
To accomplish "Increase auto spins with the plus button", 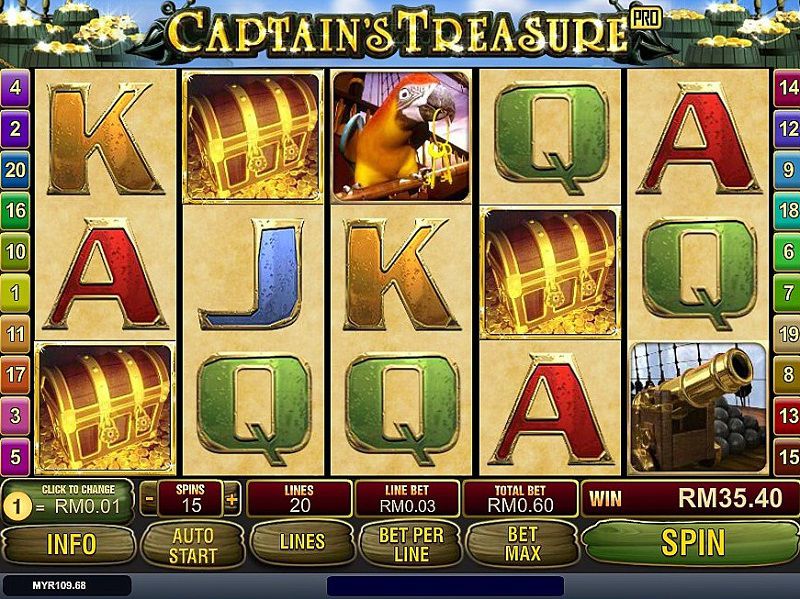I will (x=232, y=498).
